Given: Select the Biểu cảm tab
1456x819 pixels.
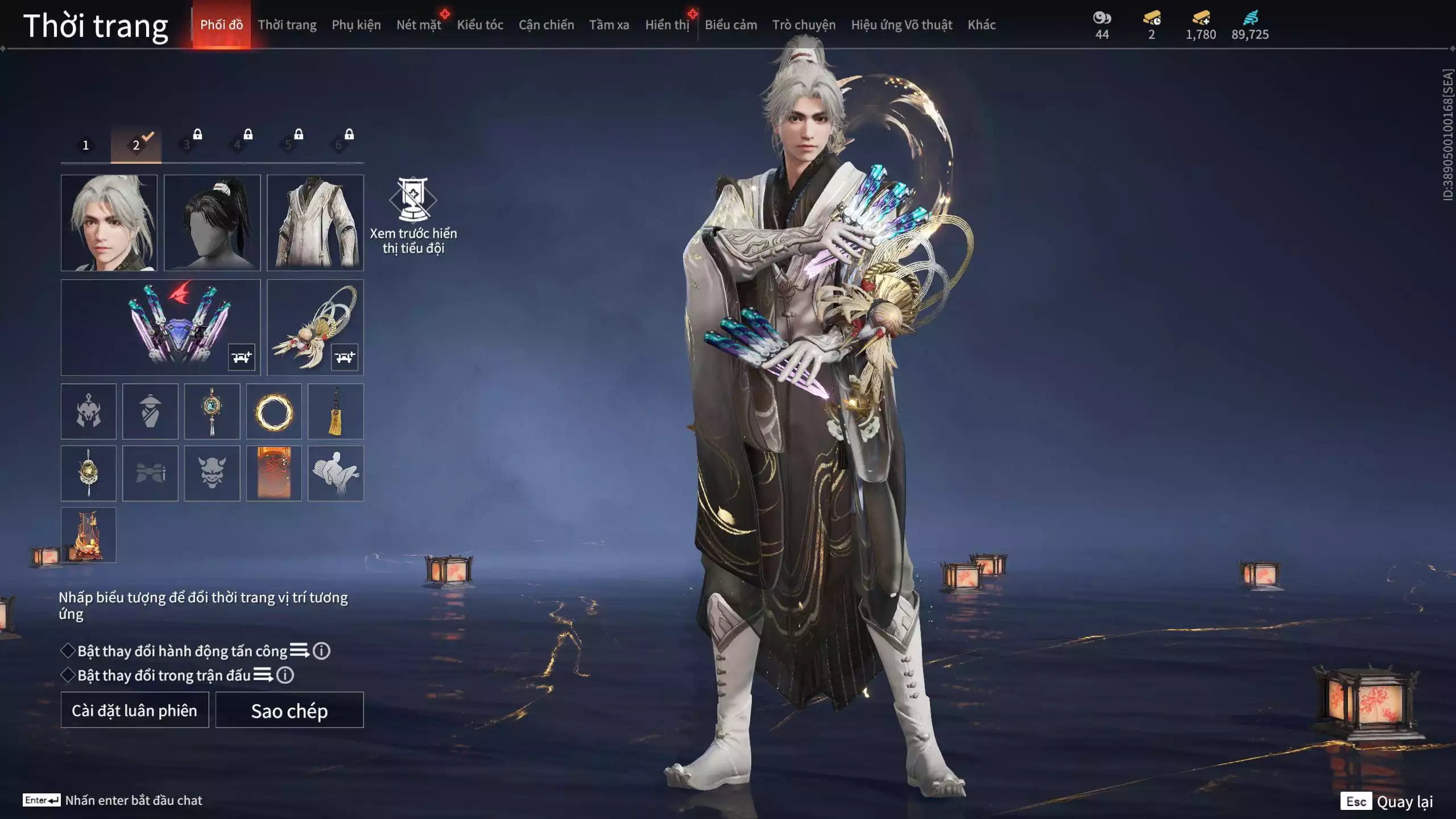Looking at the screenshot, I should click(x=731, y=25).
